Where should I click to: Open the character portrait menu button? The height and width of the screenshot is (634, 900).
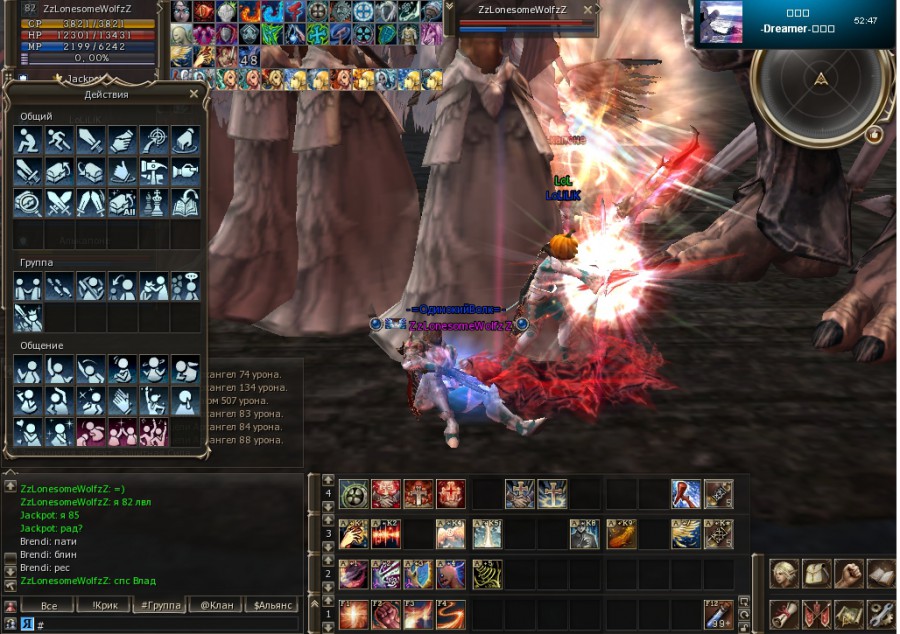[785, 573]
